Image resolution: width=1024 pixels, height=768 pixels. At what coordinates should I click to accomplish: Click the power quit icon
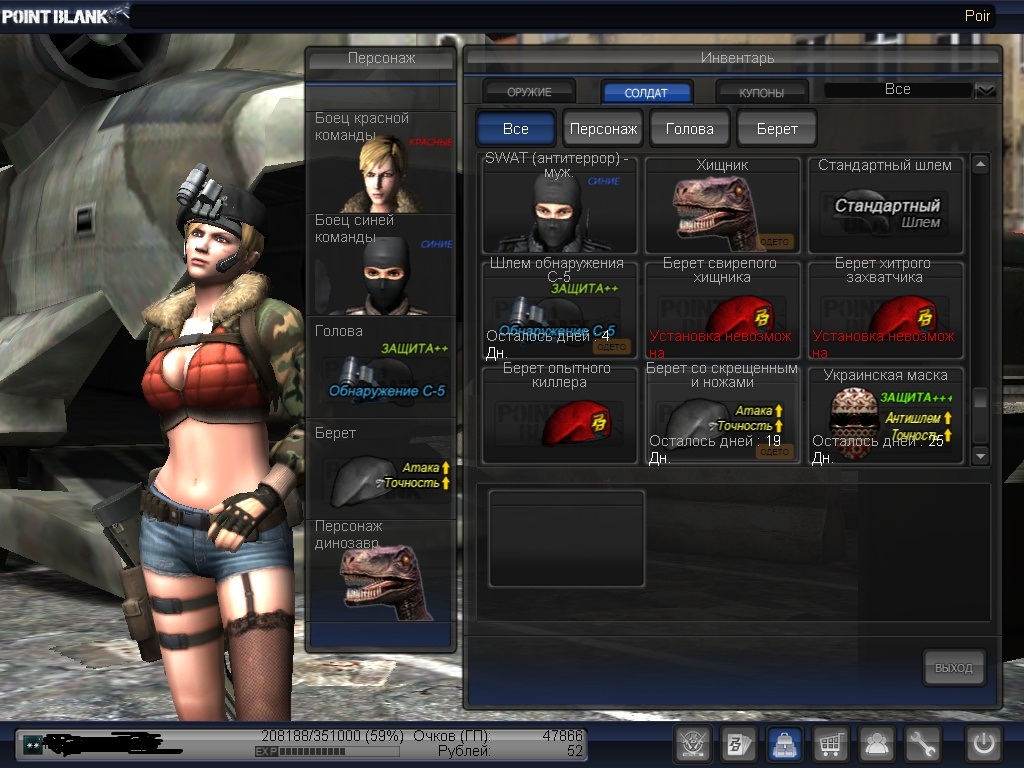[x=983, y=744]
